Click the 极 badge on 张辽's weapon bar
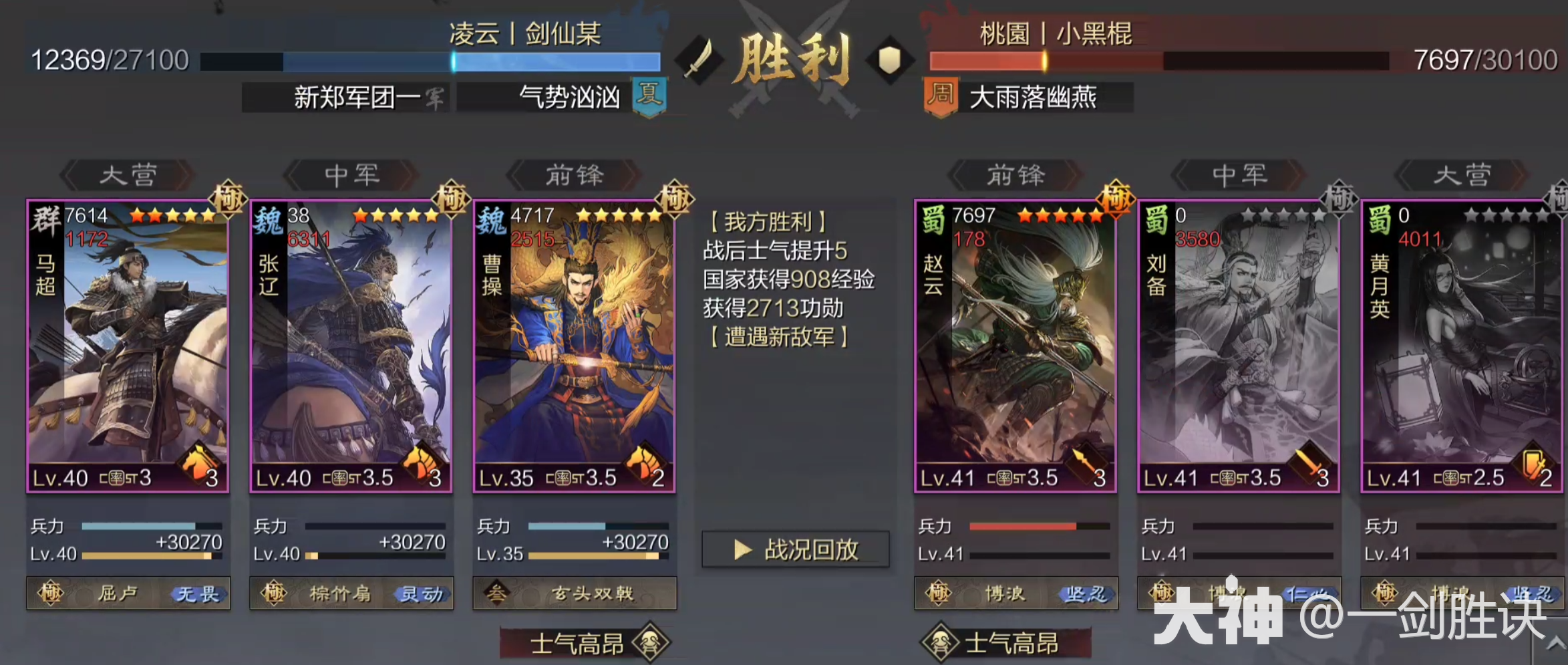Viewport: 1568px width, 665px height. pos(273,594)
